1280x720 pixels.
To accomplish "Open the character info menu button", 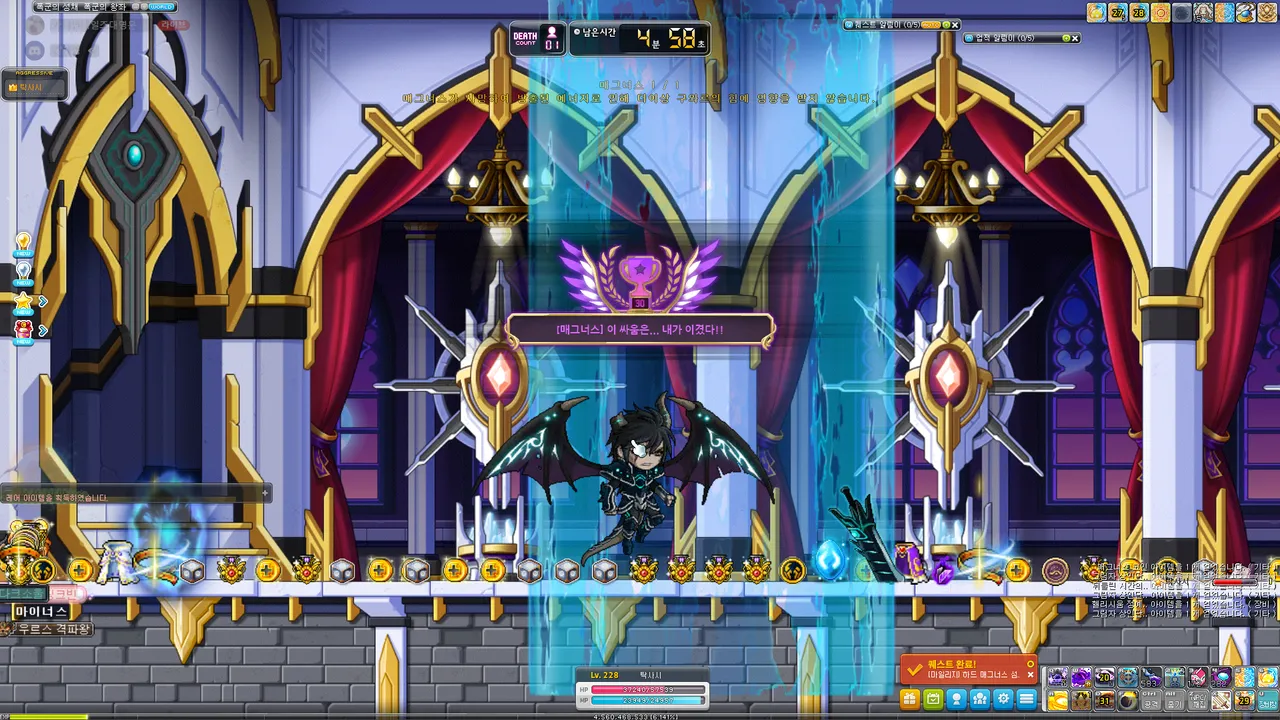I will 956,699.
